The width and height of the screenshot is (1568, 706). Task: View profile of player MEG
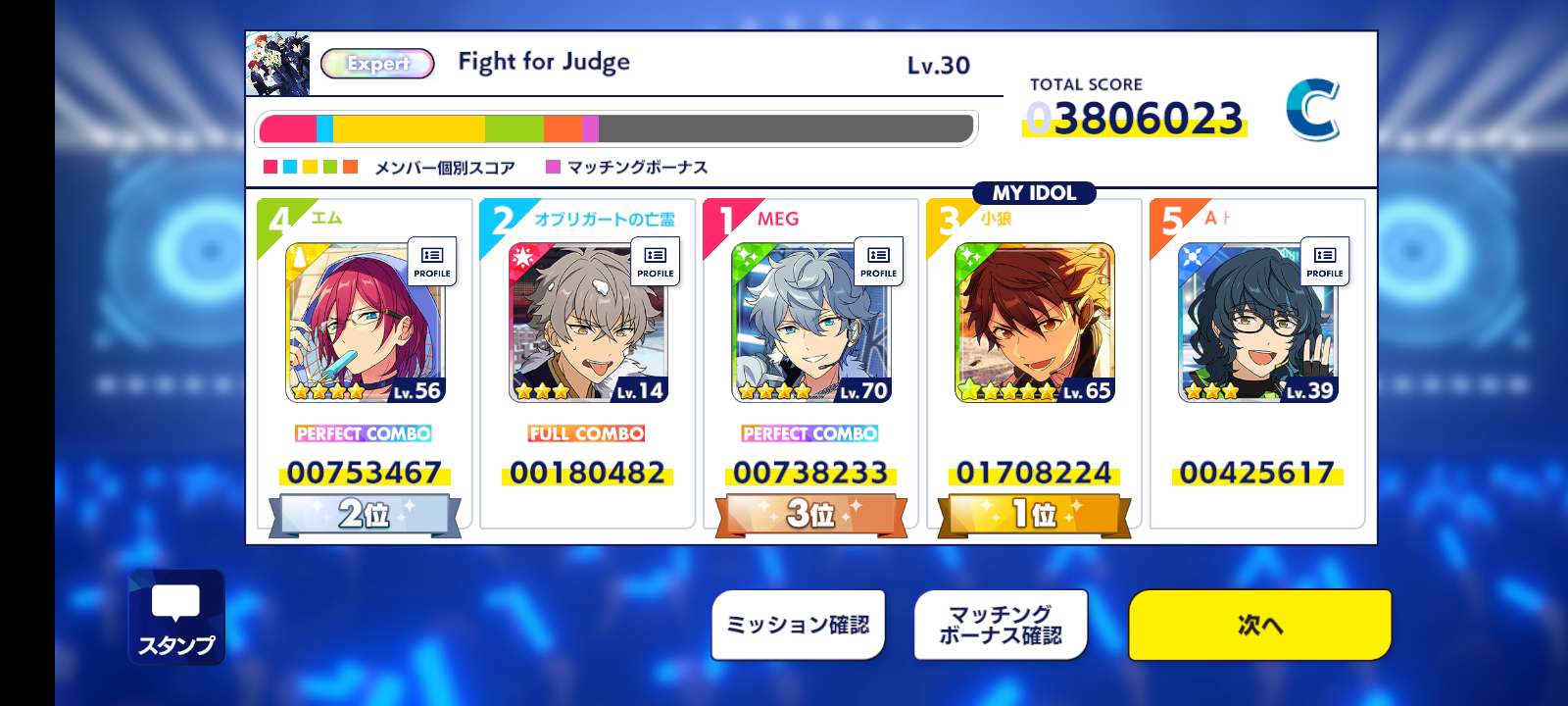tap(878, 261)
